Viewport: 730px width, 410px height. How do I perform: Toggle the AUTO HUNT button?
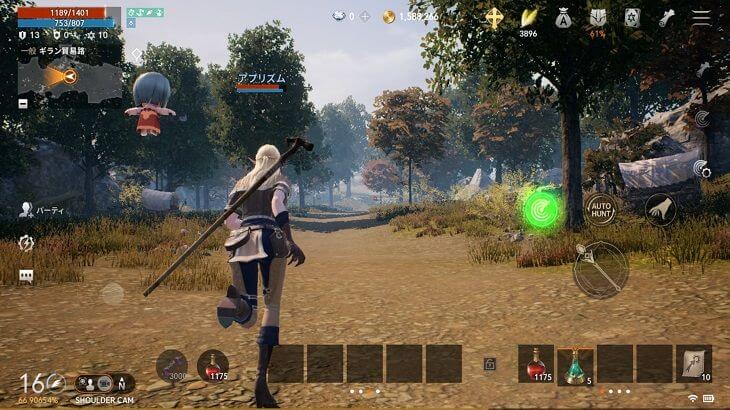pyautogui.click(x=601, y=208)
